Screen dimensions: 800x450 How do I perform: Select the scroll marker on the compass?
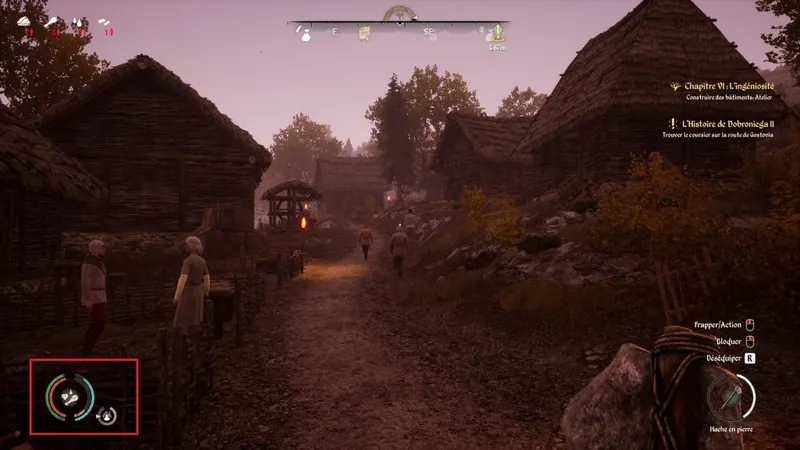click(365, 34)
